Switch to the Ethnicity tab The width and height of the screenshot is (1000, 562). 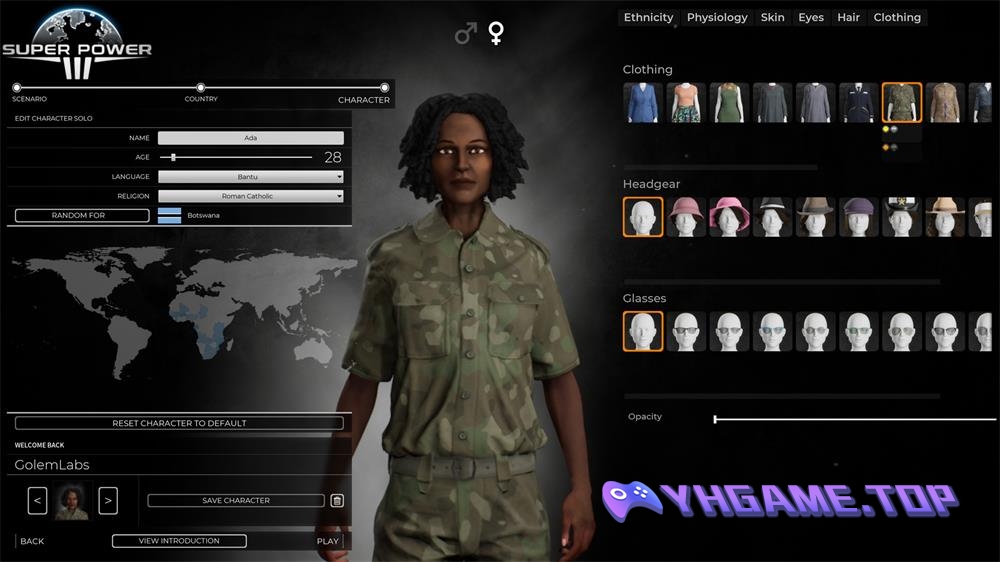pos(649,18)
